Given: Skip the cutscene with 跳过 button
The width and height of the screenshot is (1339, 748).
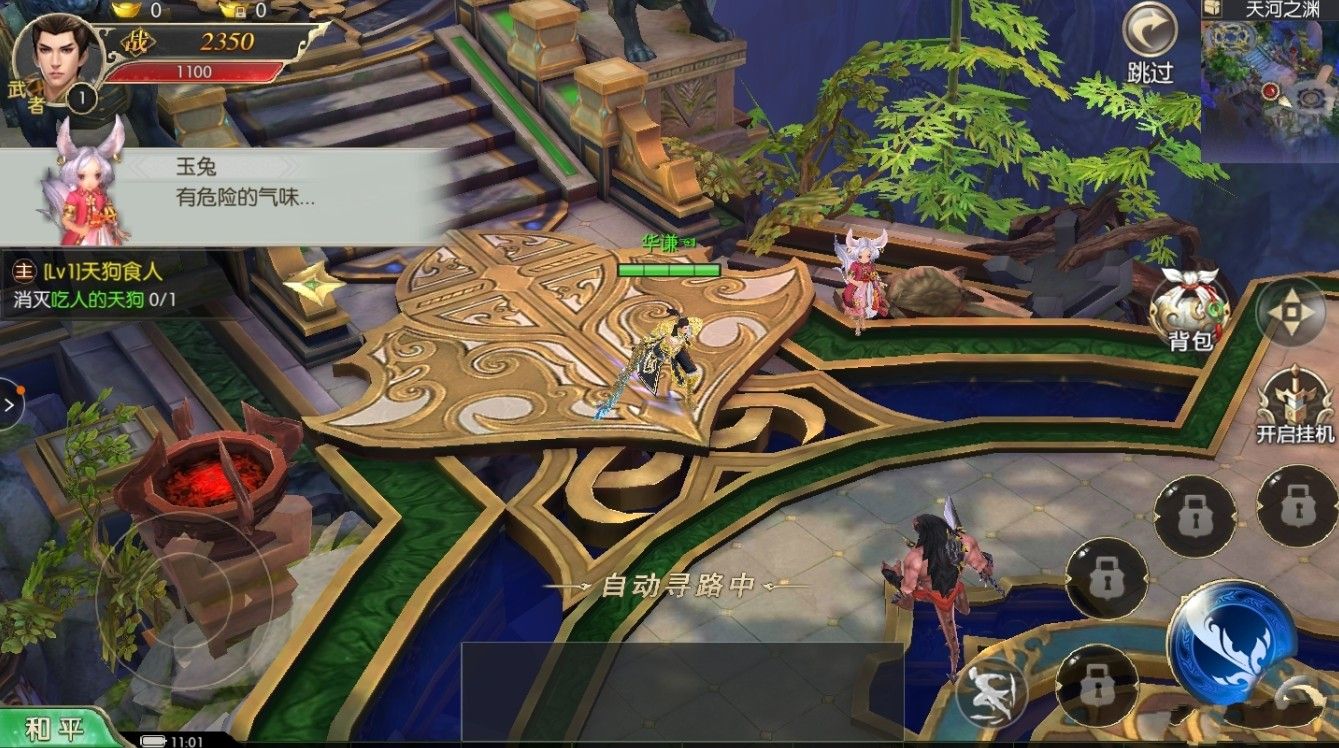Looking at the screenshot, I should [1149, 40].
